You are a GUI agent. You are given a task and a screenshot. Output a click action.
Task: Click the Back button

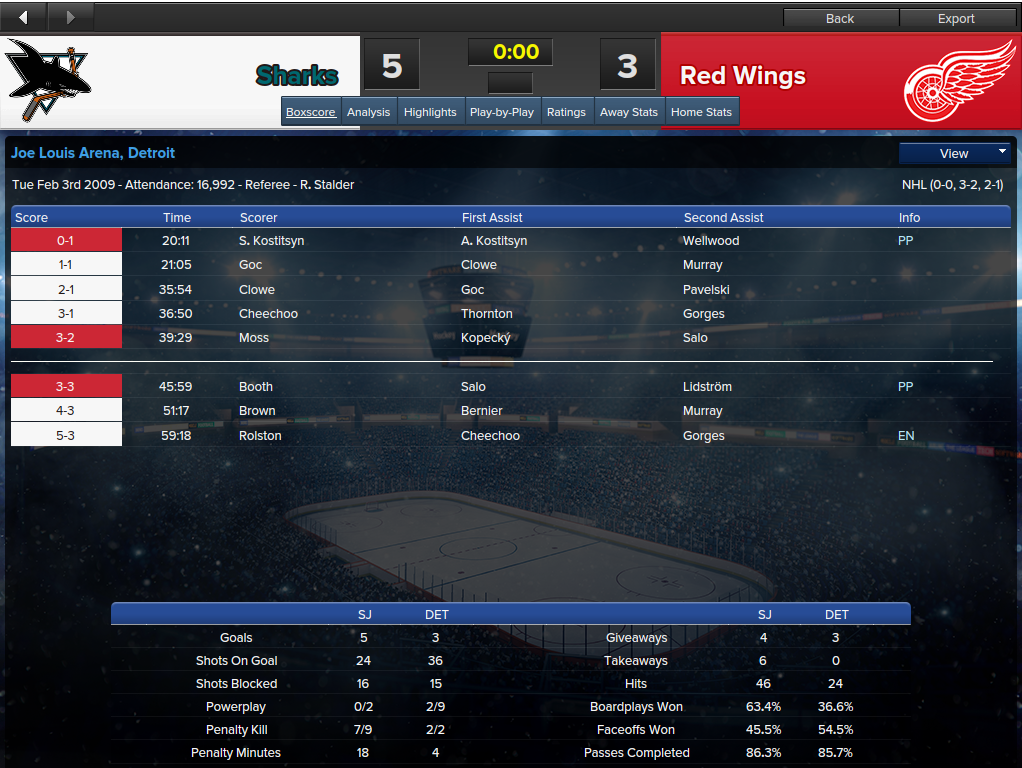[x=840, y=18]
